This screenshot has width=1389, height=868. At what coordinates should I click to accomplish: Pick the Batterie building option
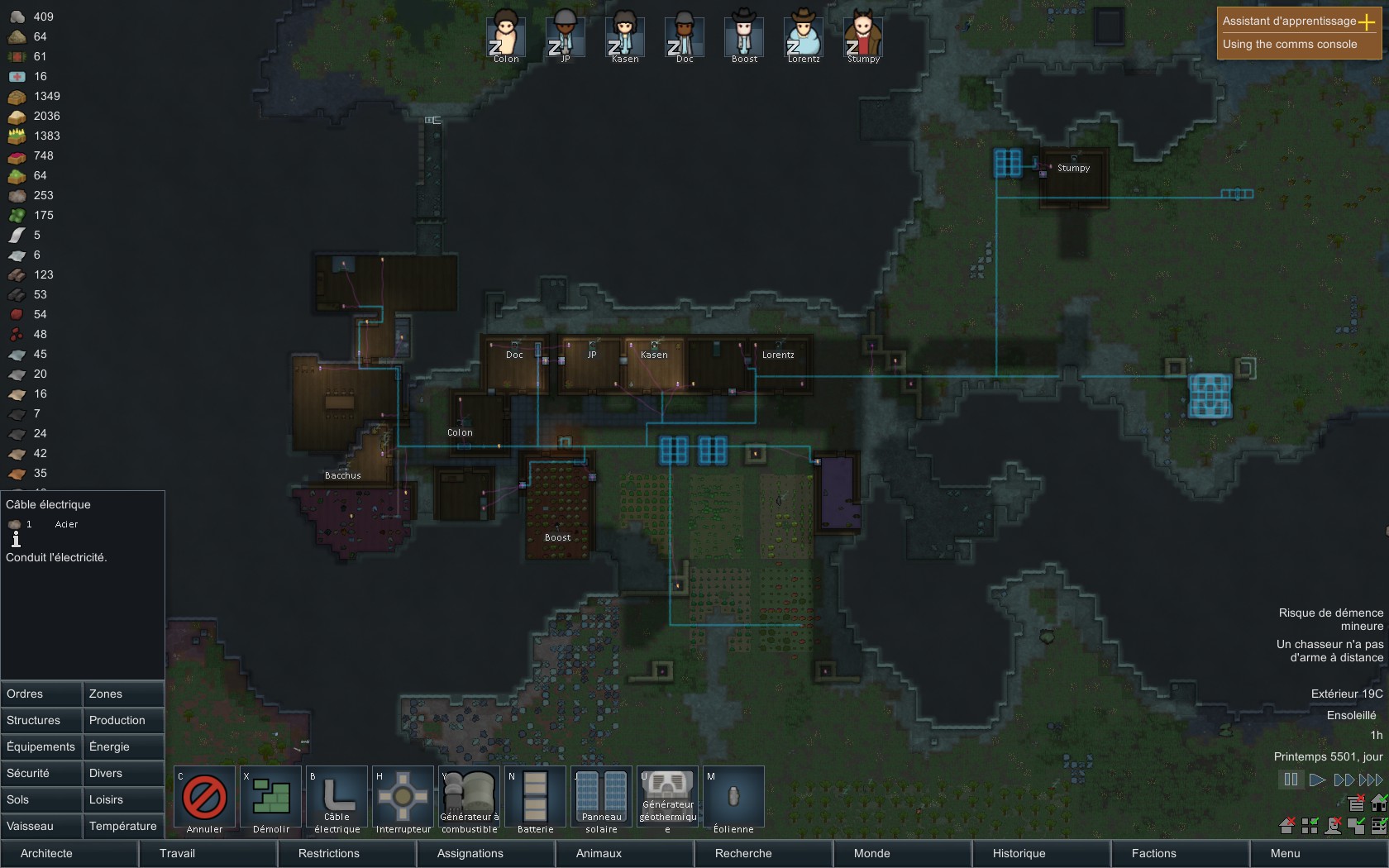pyautogui.click(x=535, y=799)
